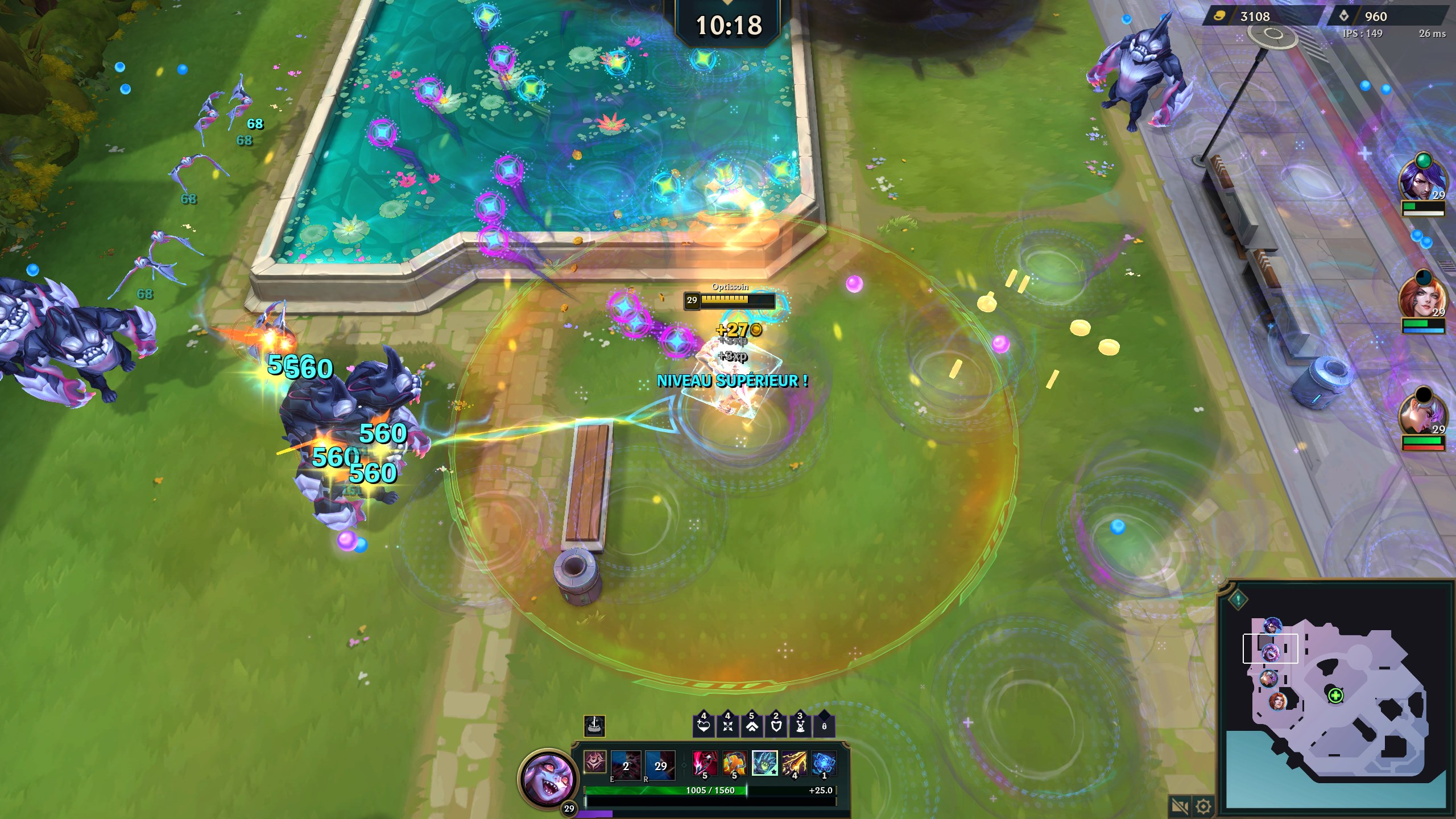Click the theta stat slot toggle
This screenshot has height=819, width=1456.
click(x=824, y=727)
